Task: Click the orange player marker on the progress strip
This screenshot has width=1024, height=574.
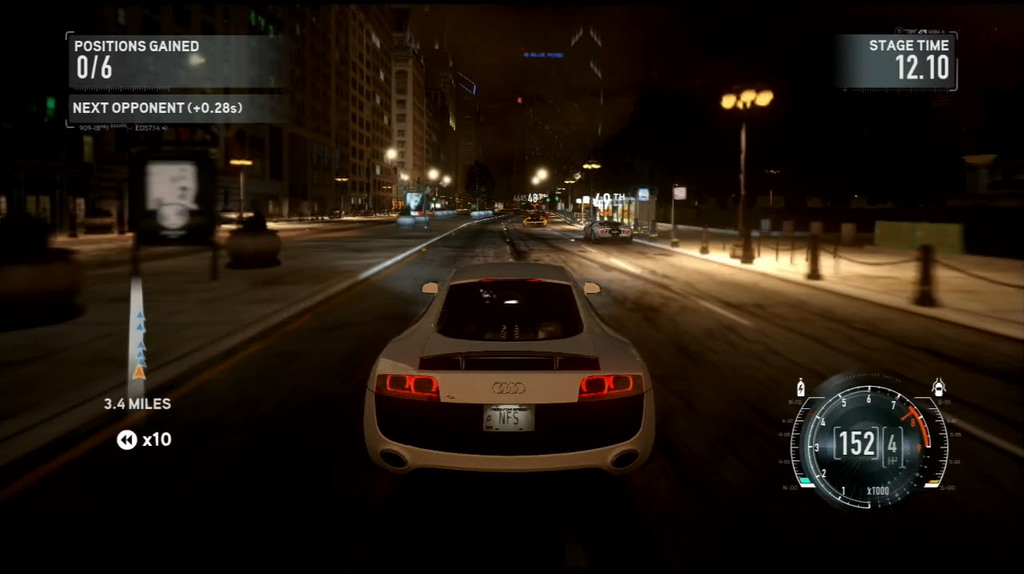Action: point(139,373)
